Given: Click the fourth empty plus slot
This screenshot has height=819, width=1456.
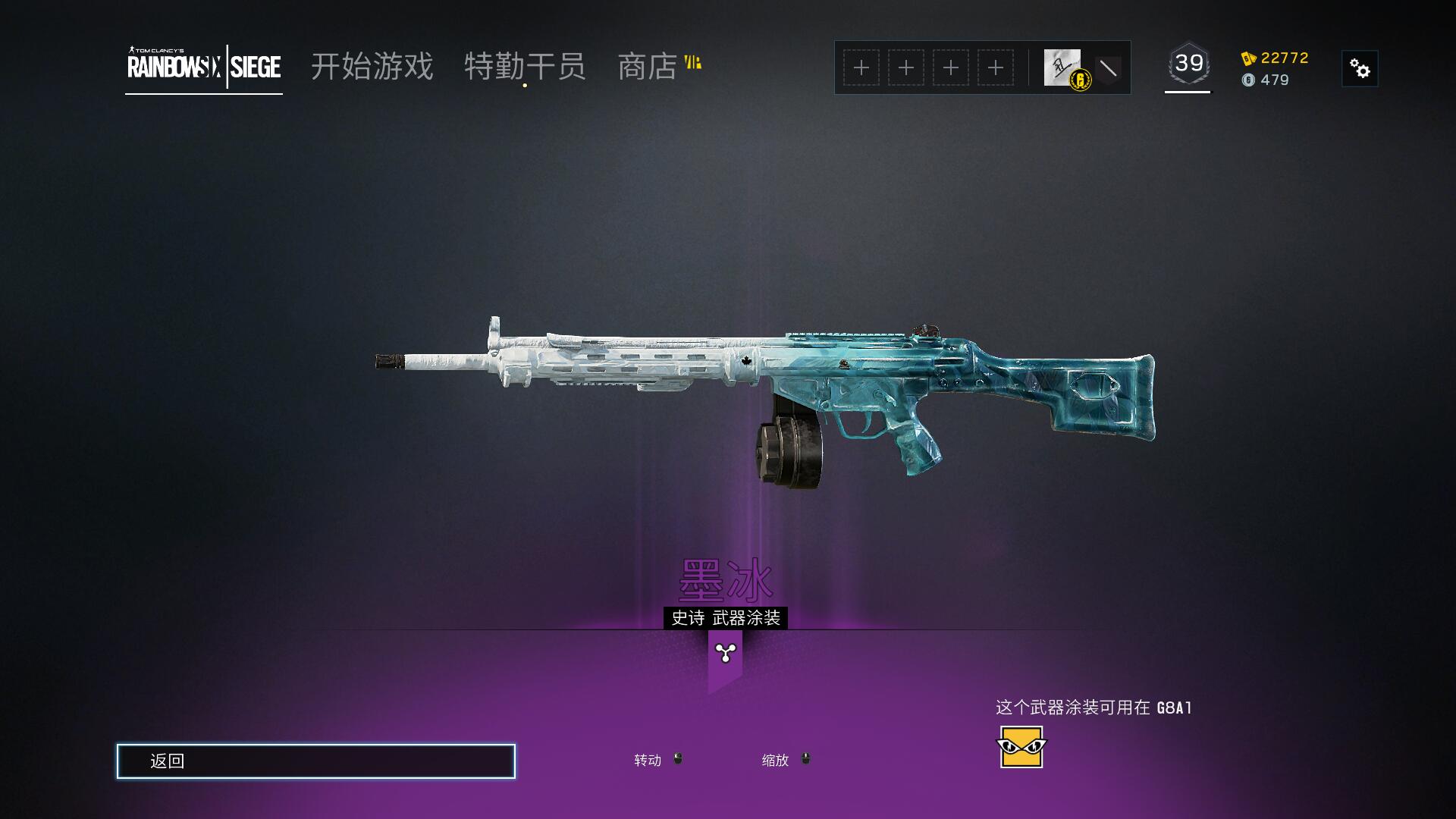Looking at the screenshot, I should [x=995, y=67].
